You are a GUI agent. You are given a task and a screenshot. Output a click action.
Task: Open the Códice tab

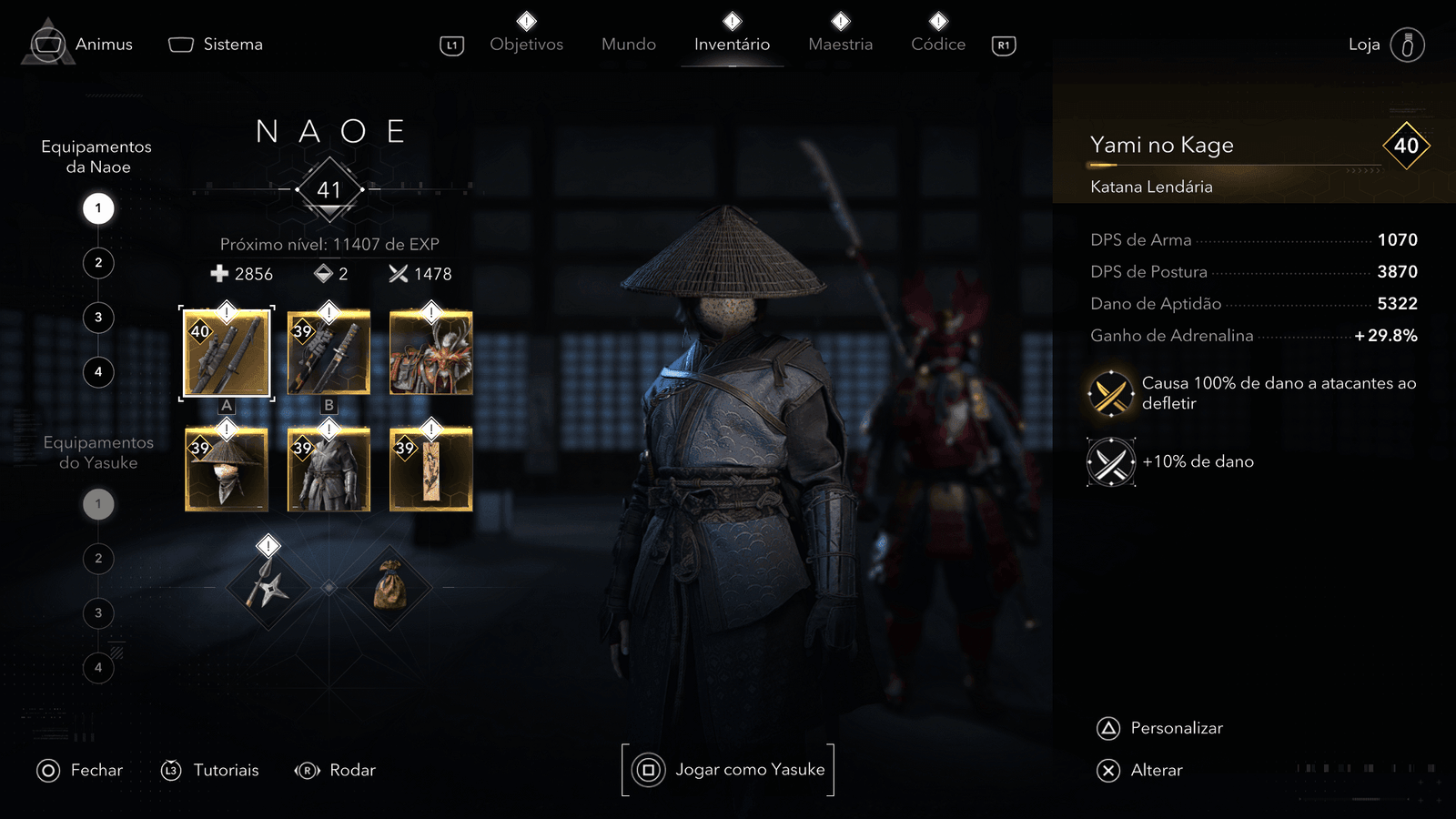[938, 44]
